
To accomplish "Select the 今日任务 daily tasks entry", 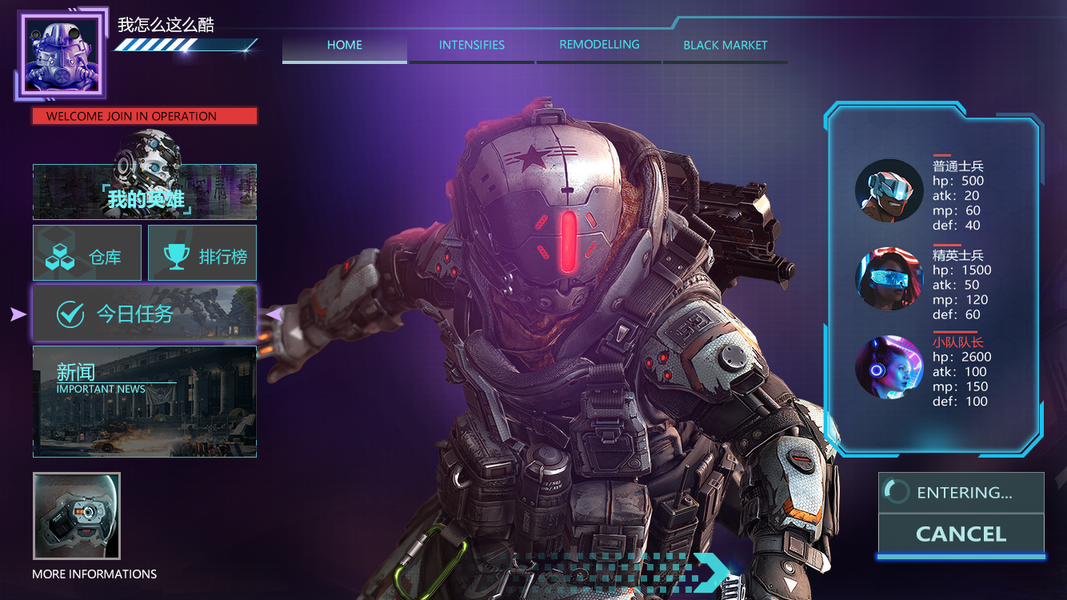I will point(145,314).
